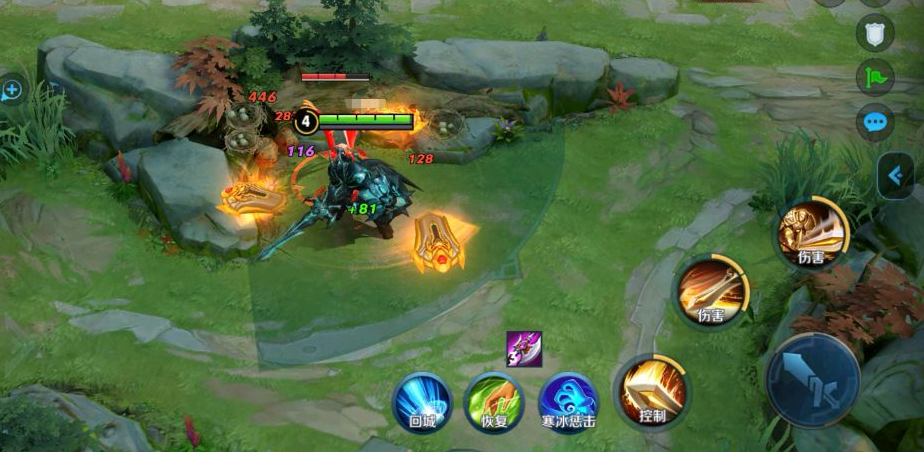Select the grey shield signal button
The height and width of the screenshot is (452, 924).
coord(875,32)
